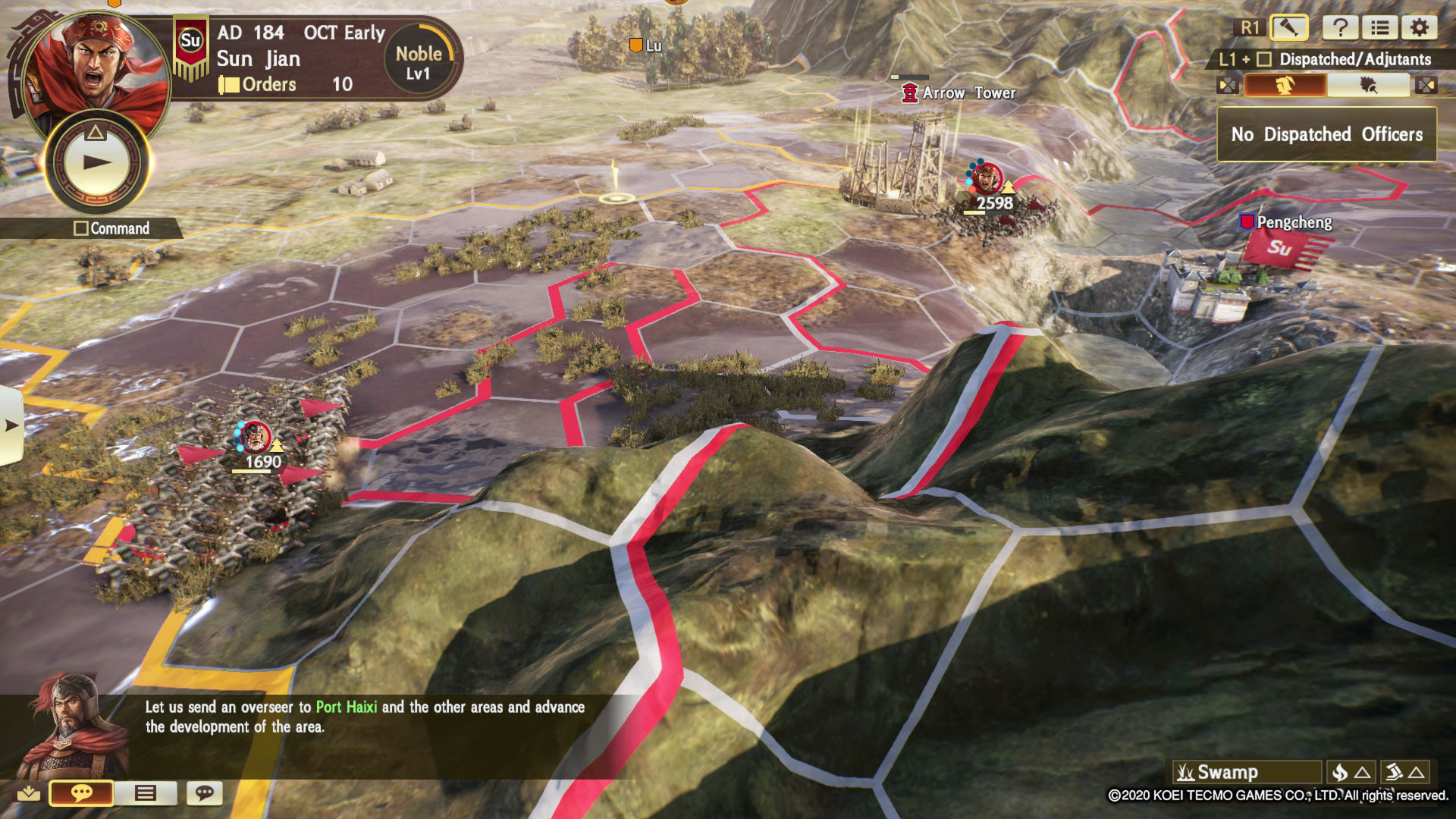Screen dimensions: 1456x819
Task: Select the highlighted advisor speech bubble tab
Action: [81, 793]
